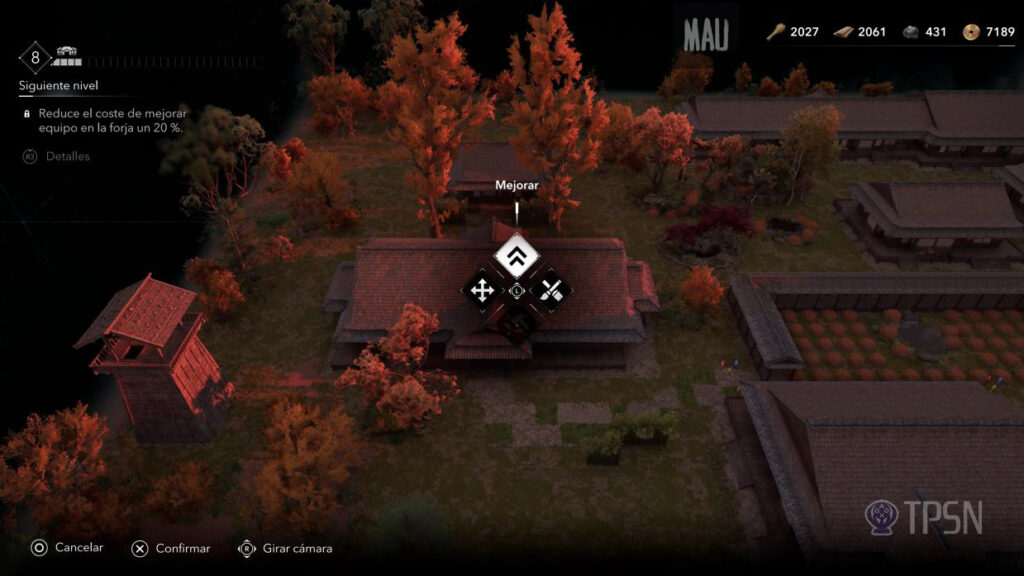Screen dimensions: 1024x576
Task: Click the Cancelar button
Action: pyautogui.click(x=66, y=548)
